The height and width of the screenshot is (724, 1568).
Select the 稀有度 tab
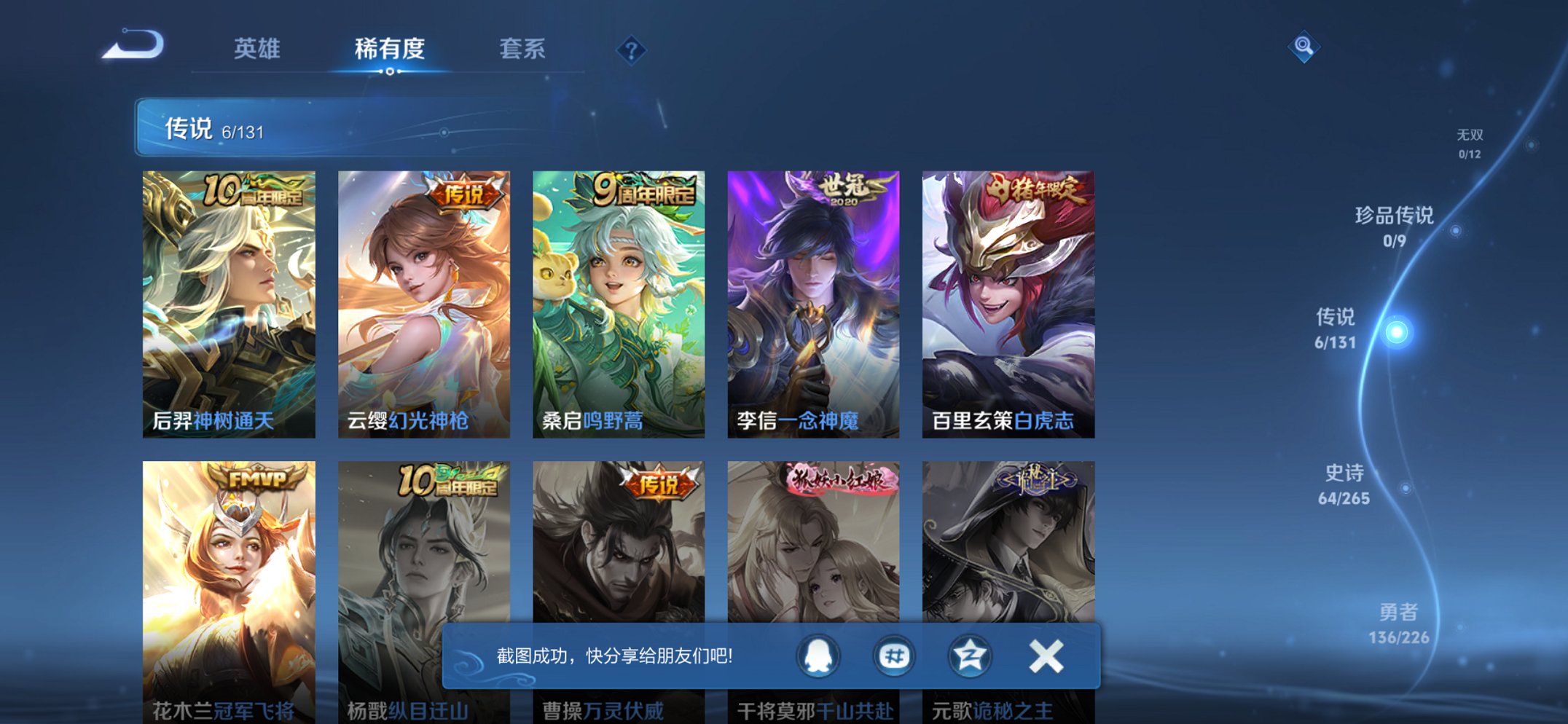tap(390, 48)
